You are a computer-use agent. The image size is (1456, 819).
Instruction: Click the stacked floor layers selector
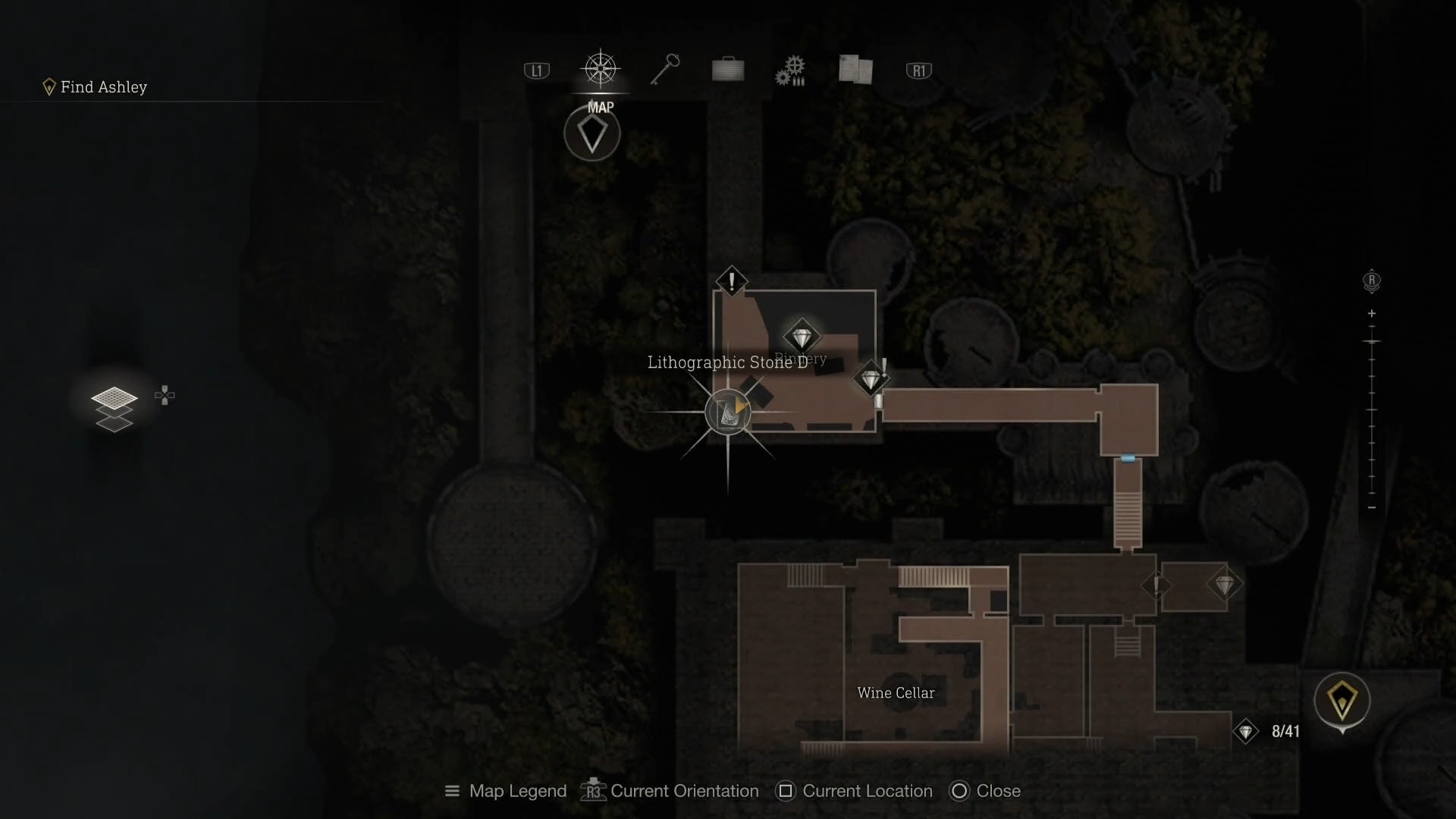(x=115, y=409)
